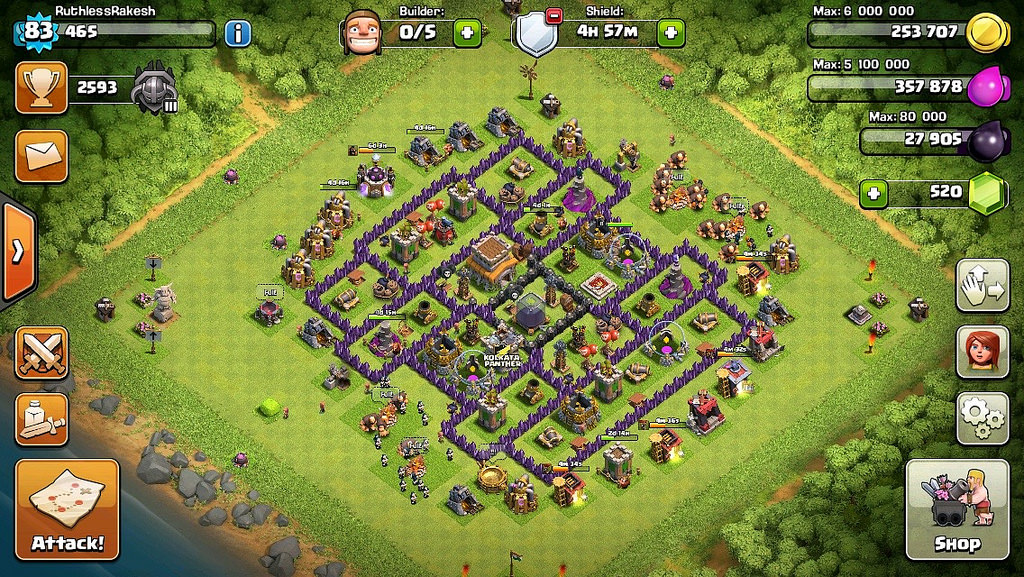This screenshot has height=577, width=1024.
Task: Open the Settings gears button
Action: [982, 418]
